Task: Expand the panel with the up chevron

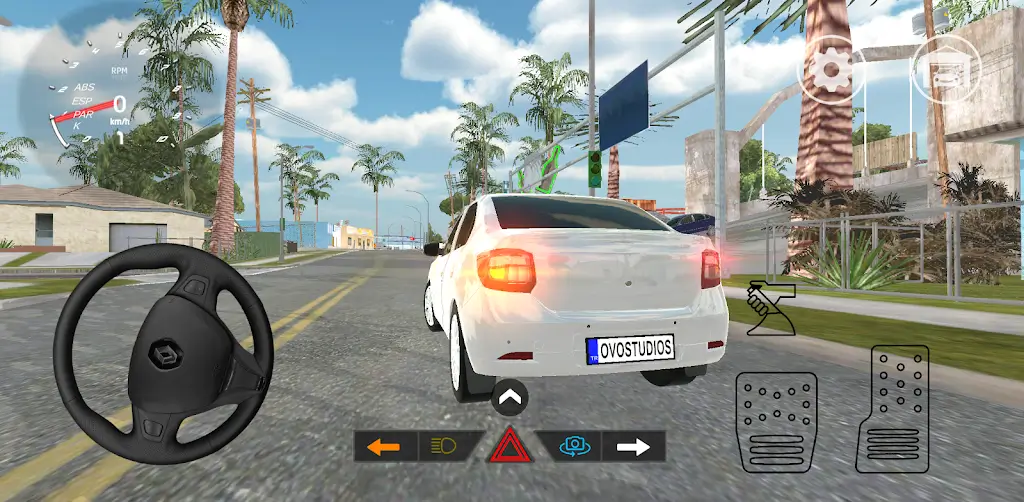Action: click(510, 399)
